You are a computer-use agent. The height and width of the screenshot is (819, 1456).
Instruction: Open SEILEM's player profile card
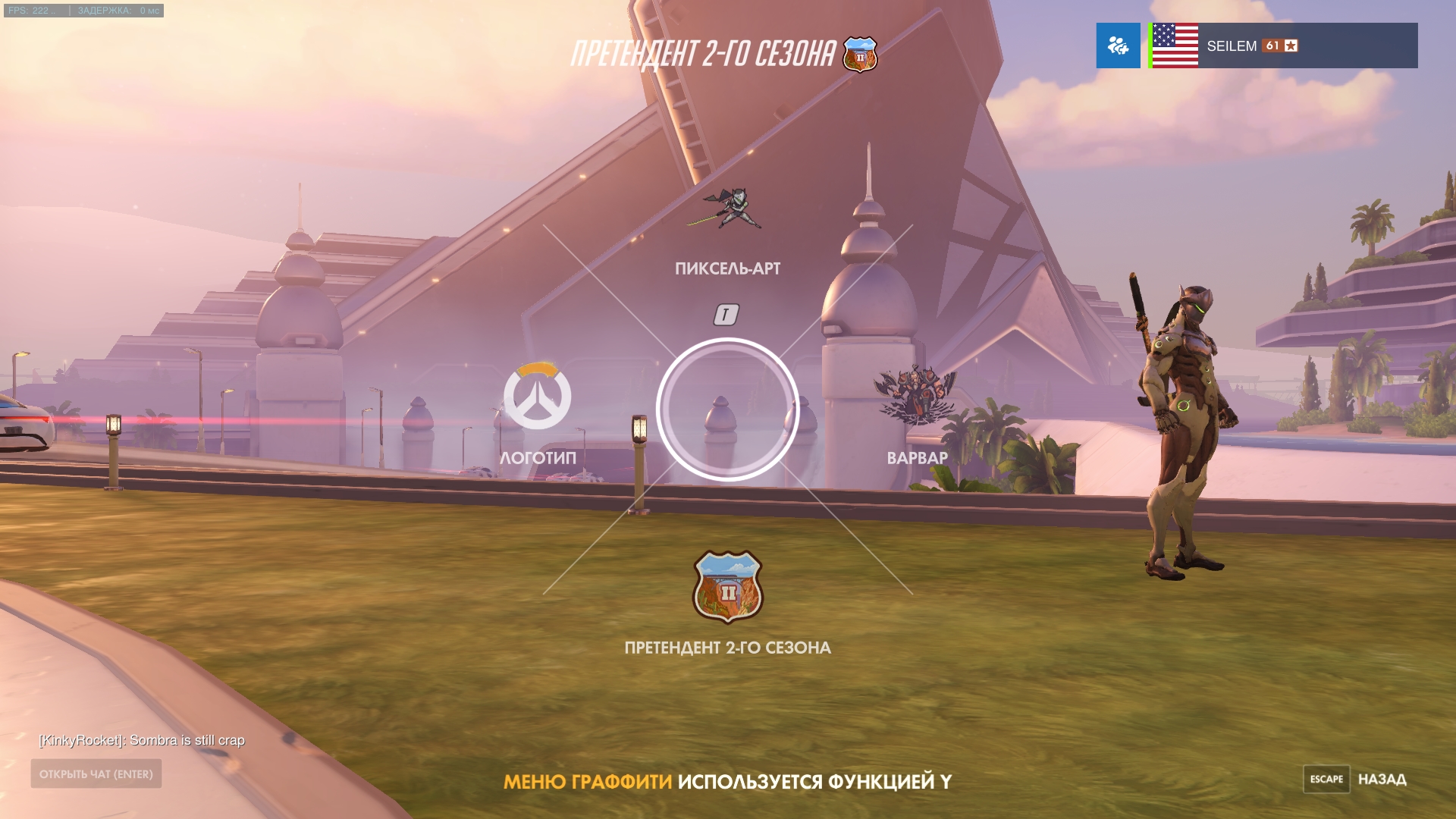point(1283,45)
